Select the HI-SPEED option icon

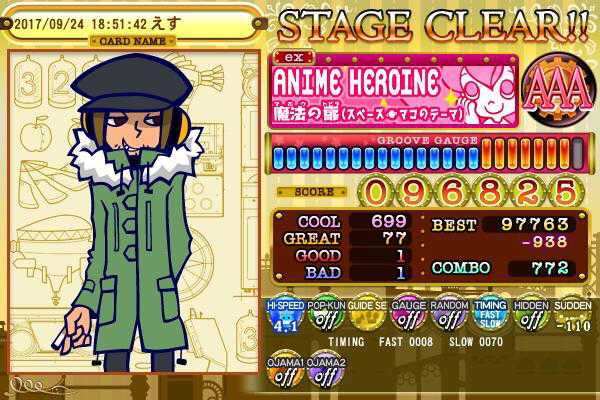(284, 317)
